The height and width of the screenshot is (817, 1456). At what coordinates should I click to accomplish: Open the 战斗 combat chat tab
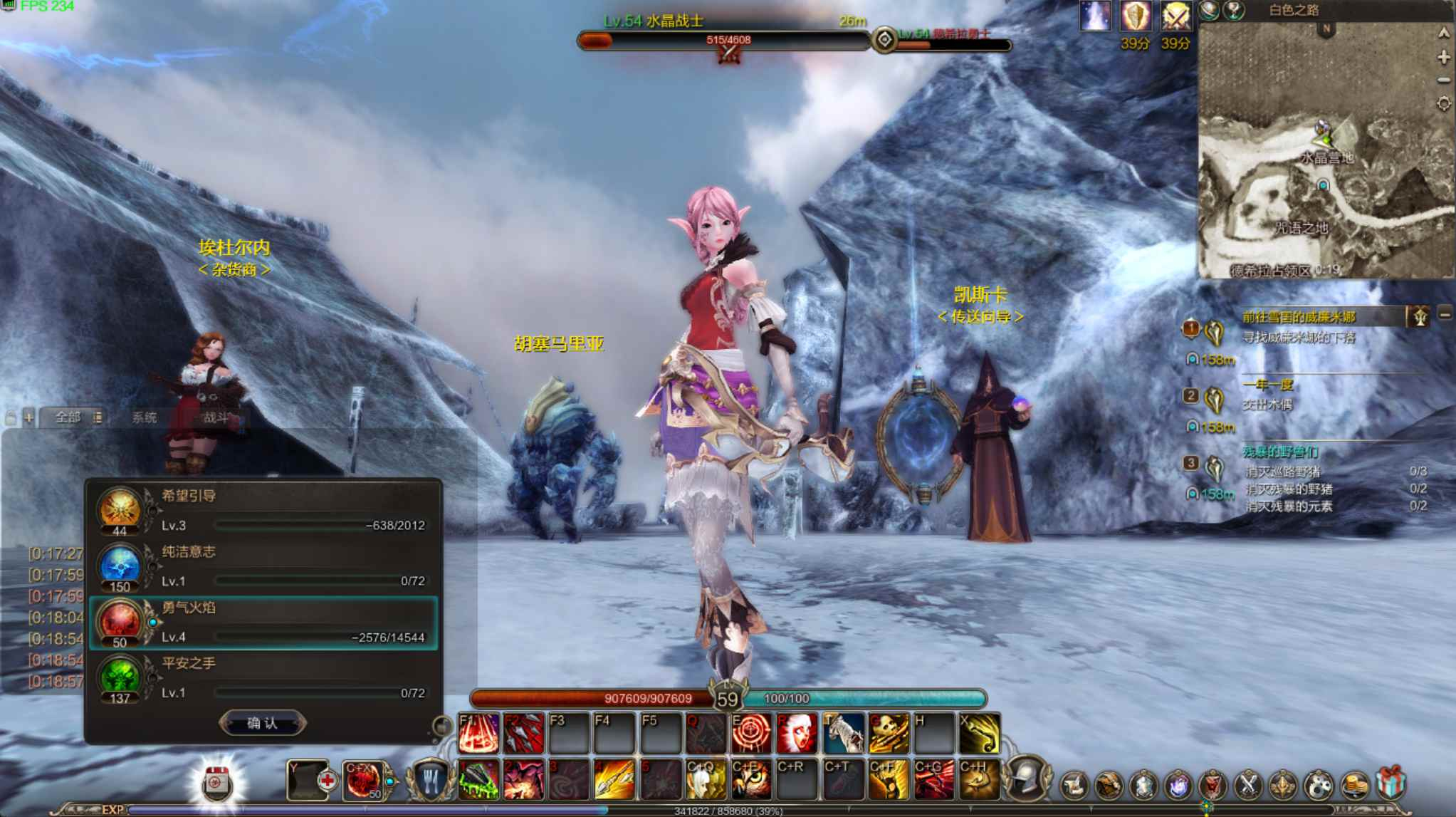(x=215, y=417)
